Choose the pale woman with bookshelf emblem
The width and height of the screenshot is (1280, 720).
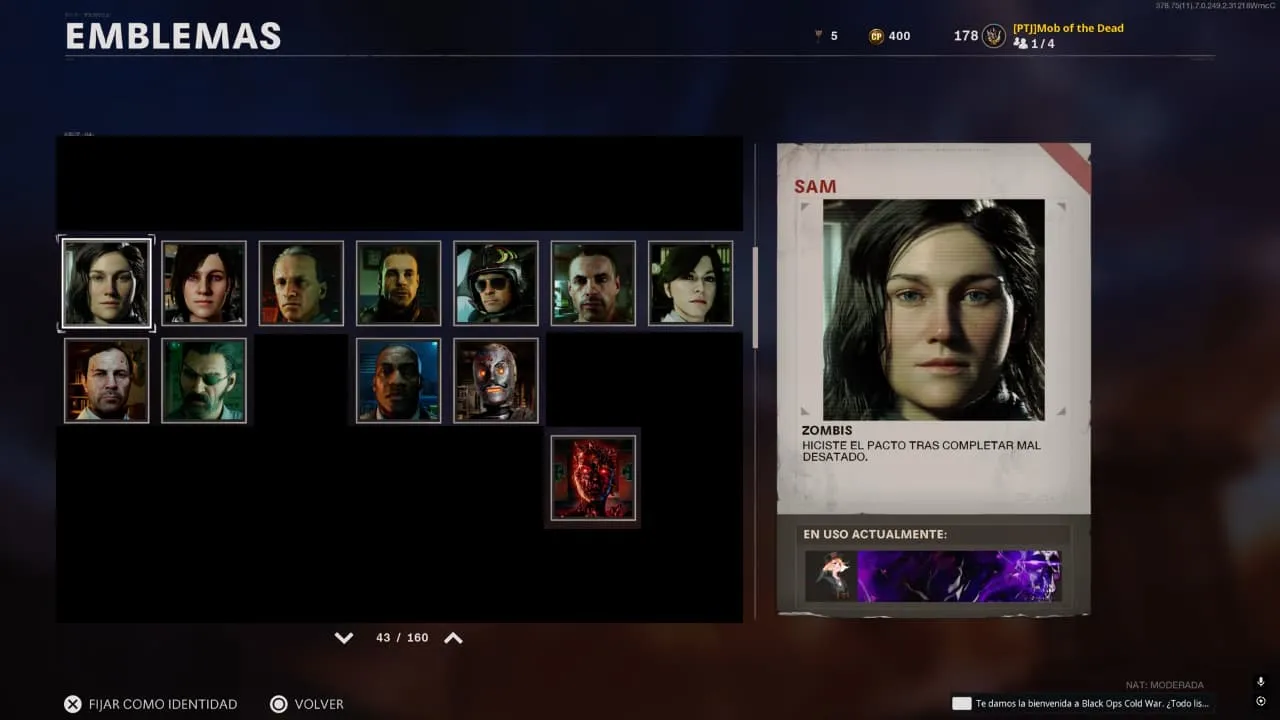pyautogui.click(x=690, y=283)
